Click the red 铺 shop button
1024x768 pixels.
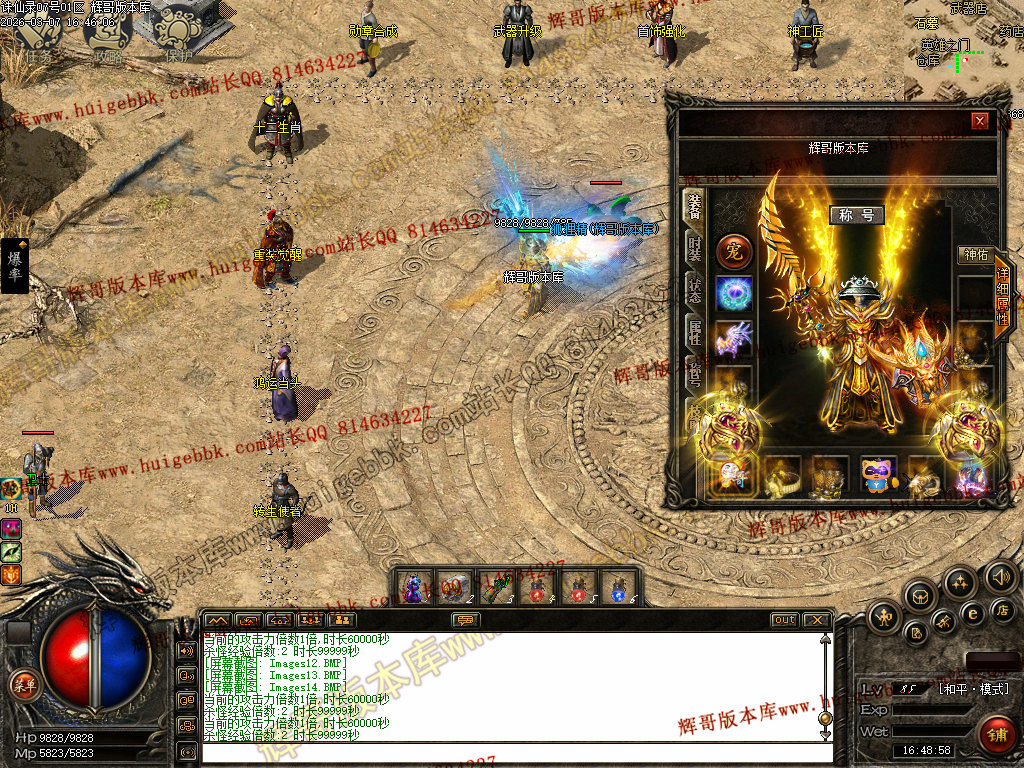pyautogui.click(x=996, y=733)
